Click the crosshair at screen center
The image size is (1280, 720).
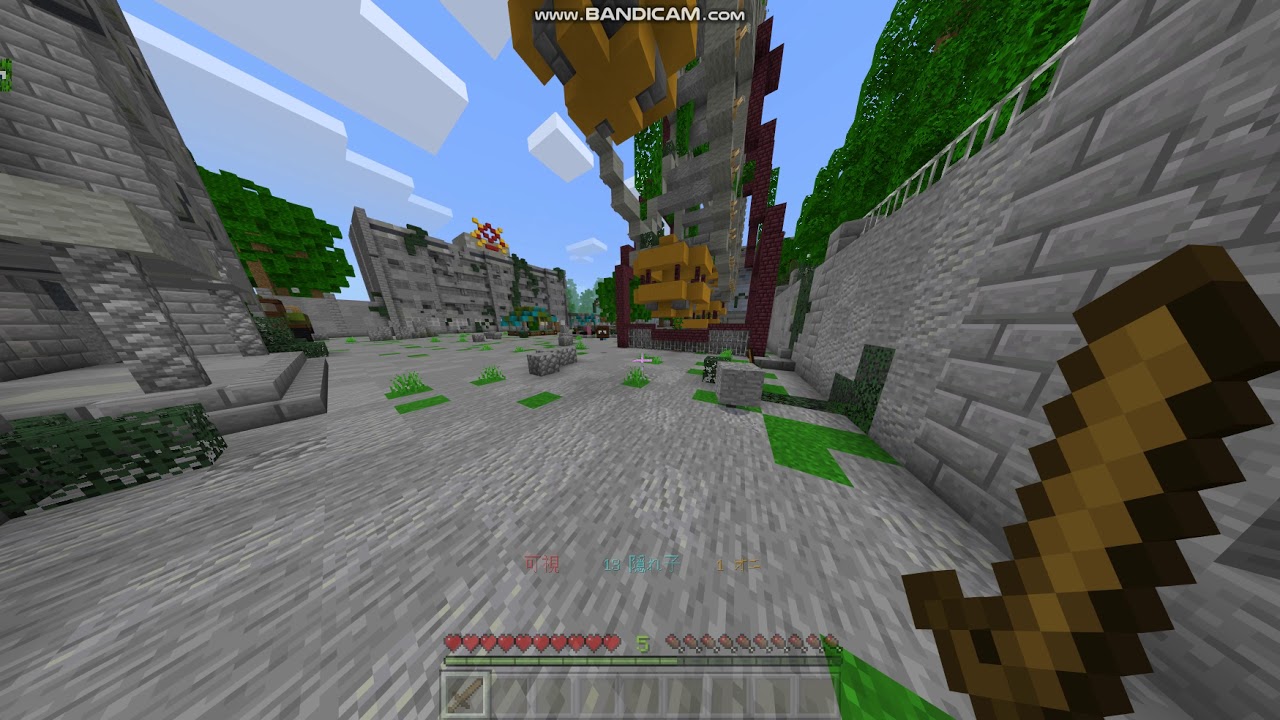point(640,360)
